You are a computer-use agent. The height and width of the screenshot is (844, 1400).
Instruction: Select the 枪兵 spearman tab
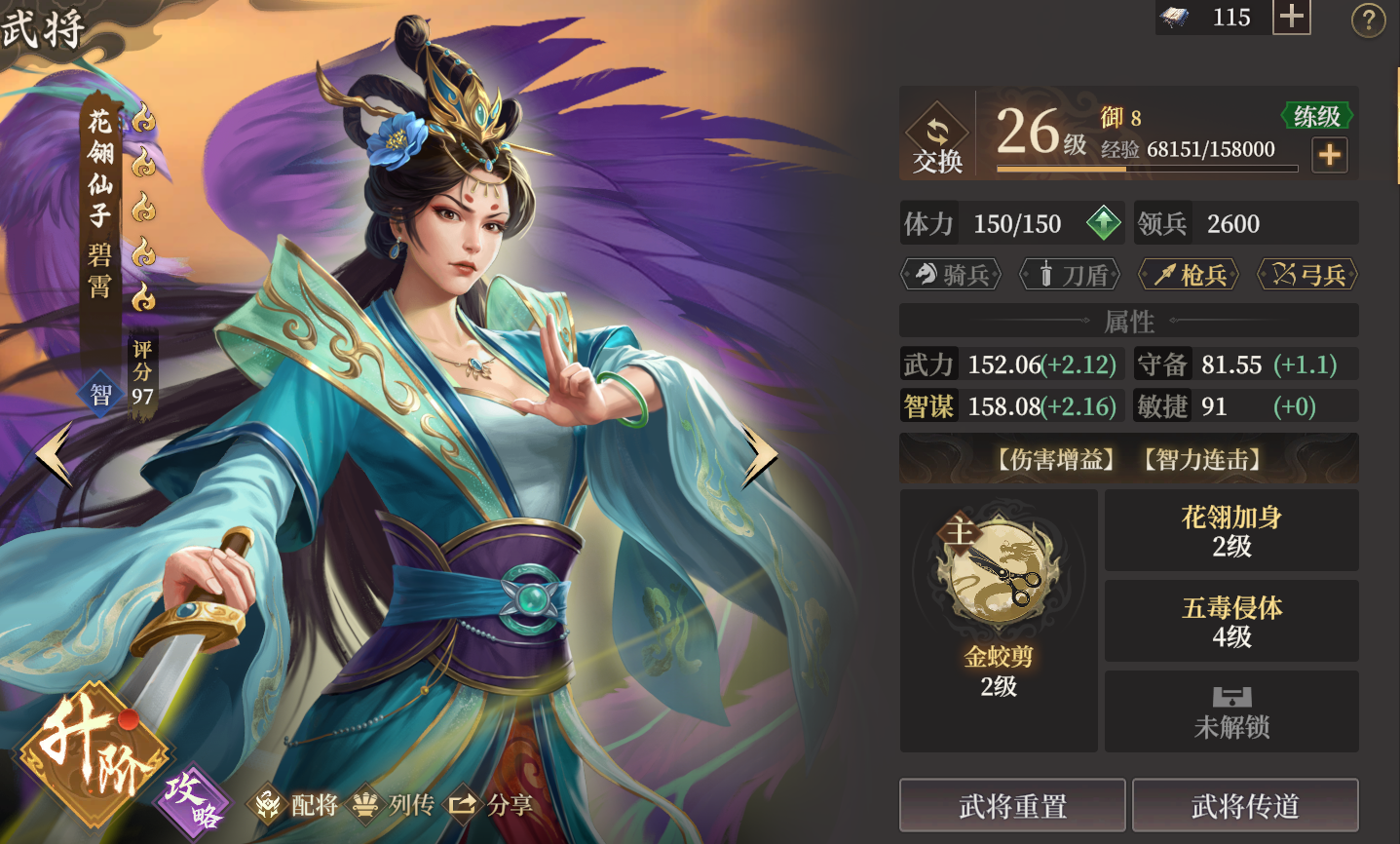[1189, 274]
